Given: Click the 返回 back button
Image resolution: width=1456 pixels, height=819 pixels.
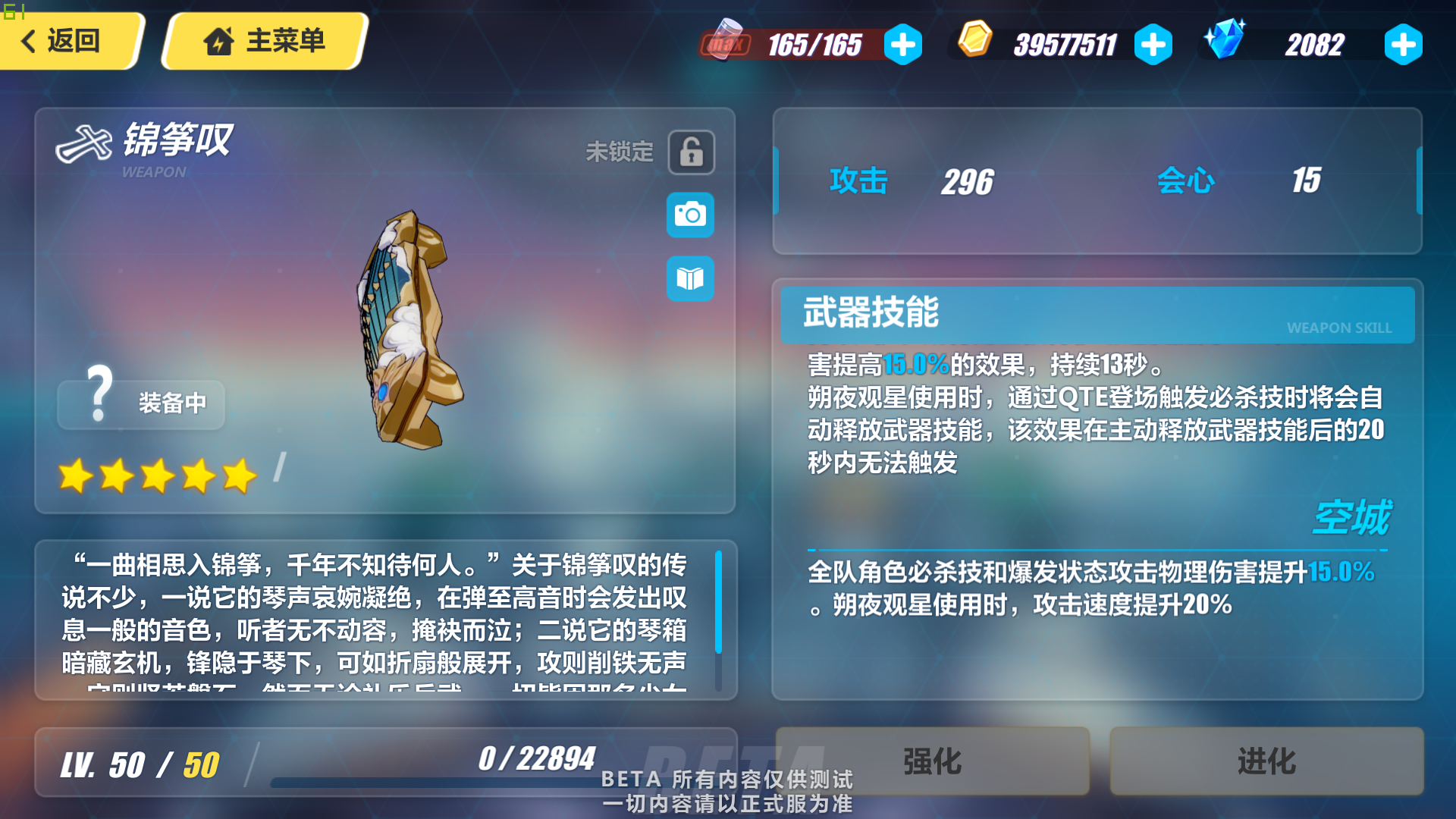Looking at the screenshot, I should coord(68,42).
